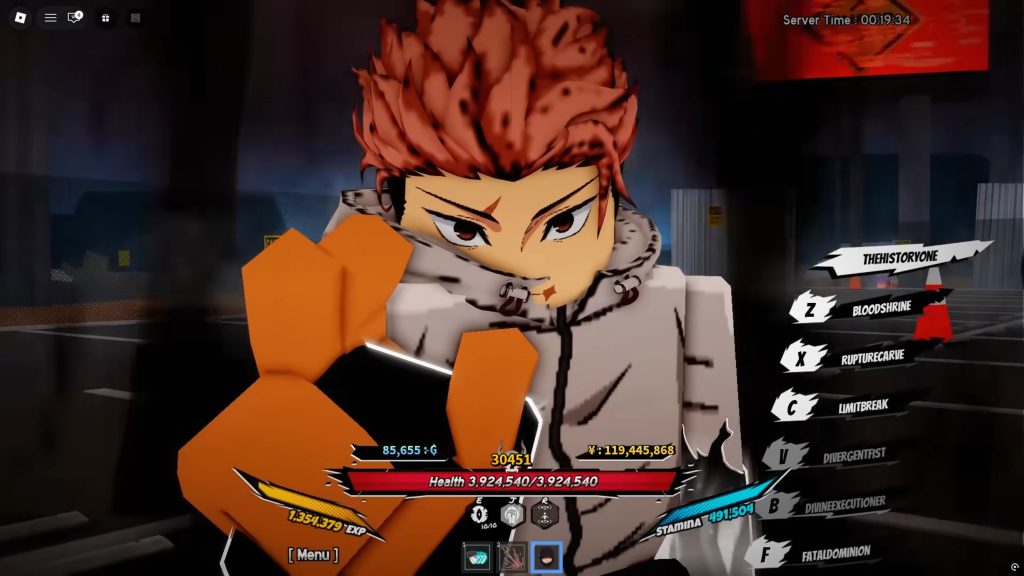
Task: Open the Roblox chat window
Action: [75, 18]
